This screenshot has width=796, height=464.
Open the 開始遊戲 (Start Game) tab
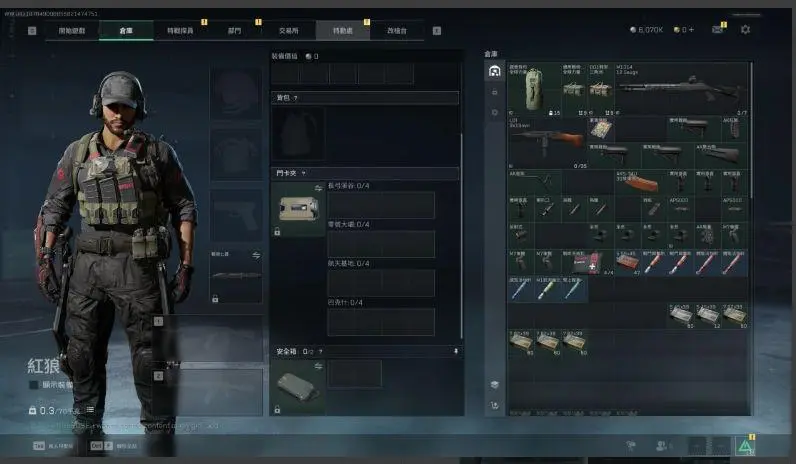(x=72, y=31)
